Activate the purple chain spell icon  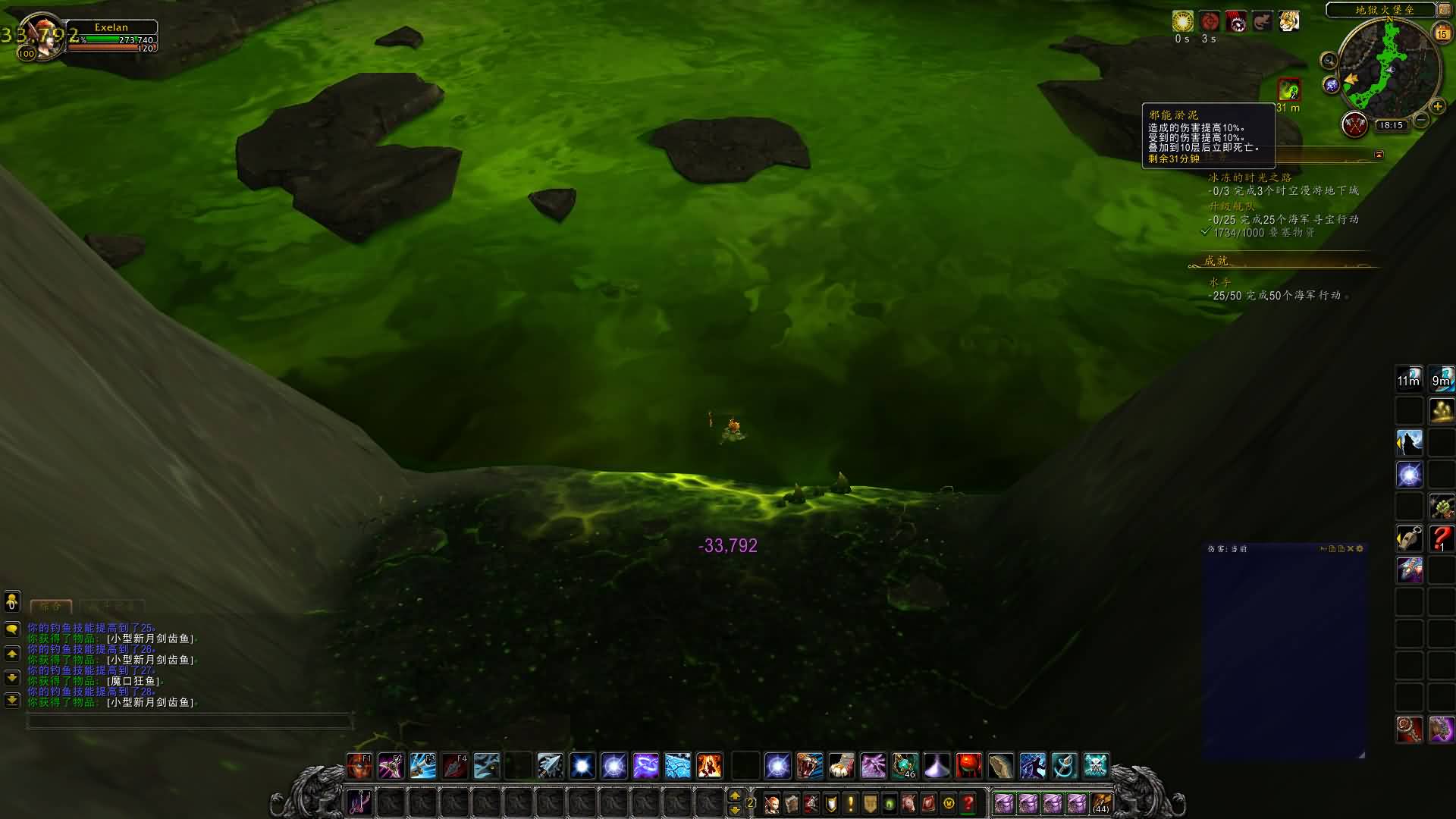point(645,766)
